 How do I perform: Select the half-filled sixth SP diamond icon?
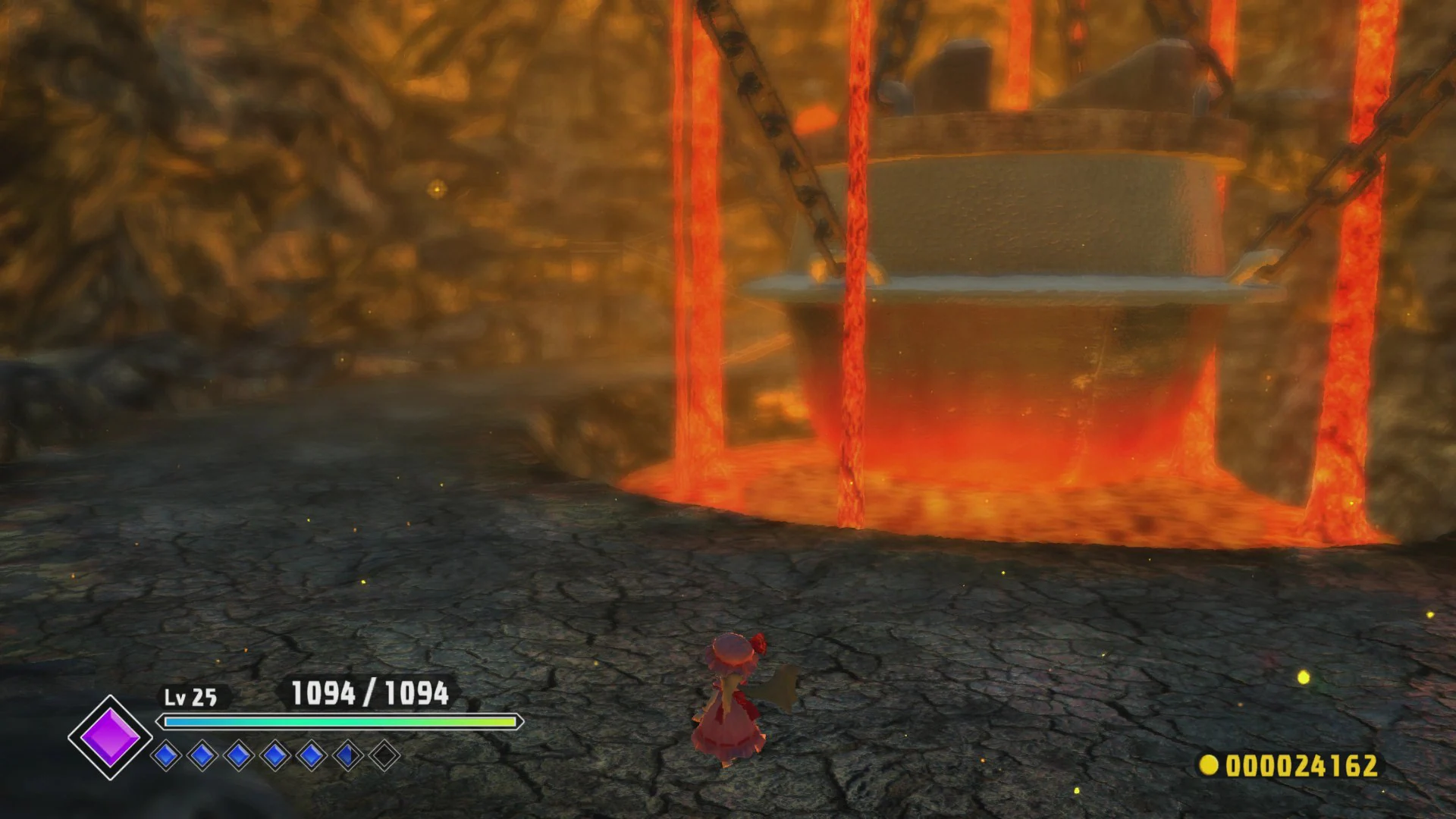(347, 756)
